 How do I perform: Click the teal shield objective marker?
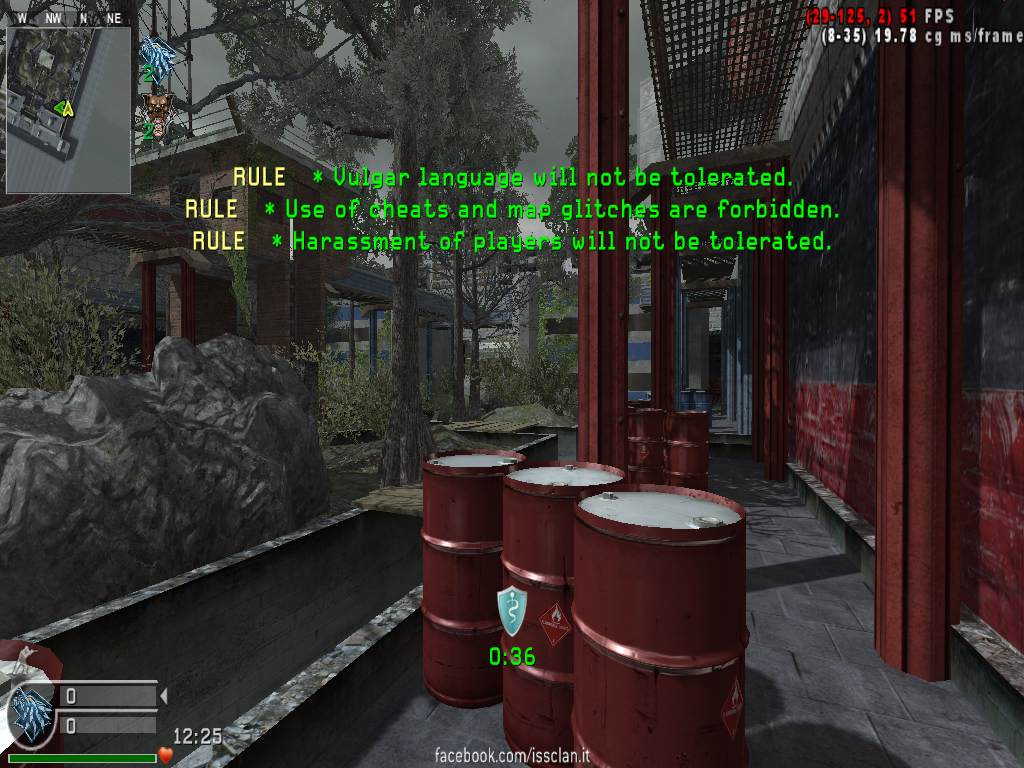click(x=511, y=610)
